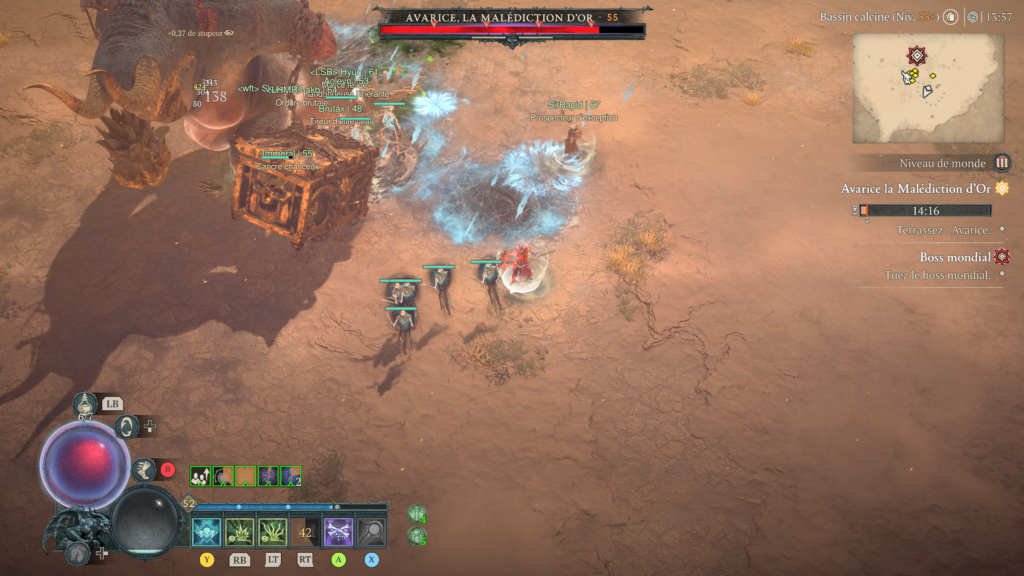Select the skill on cooldown showing 42

click(x=306, y=532)
